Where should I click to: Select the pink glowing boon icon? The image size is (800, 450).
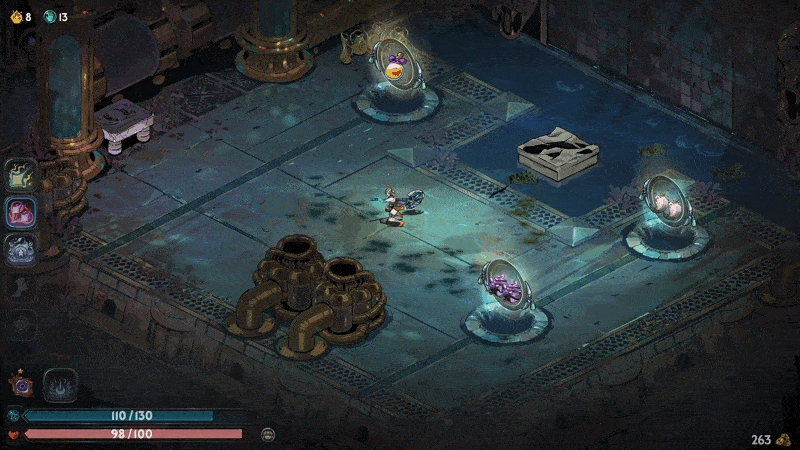[21, 213]
